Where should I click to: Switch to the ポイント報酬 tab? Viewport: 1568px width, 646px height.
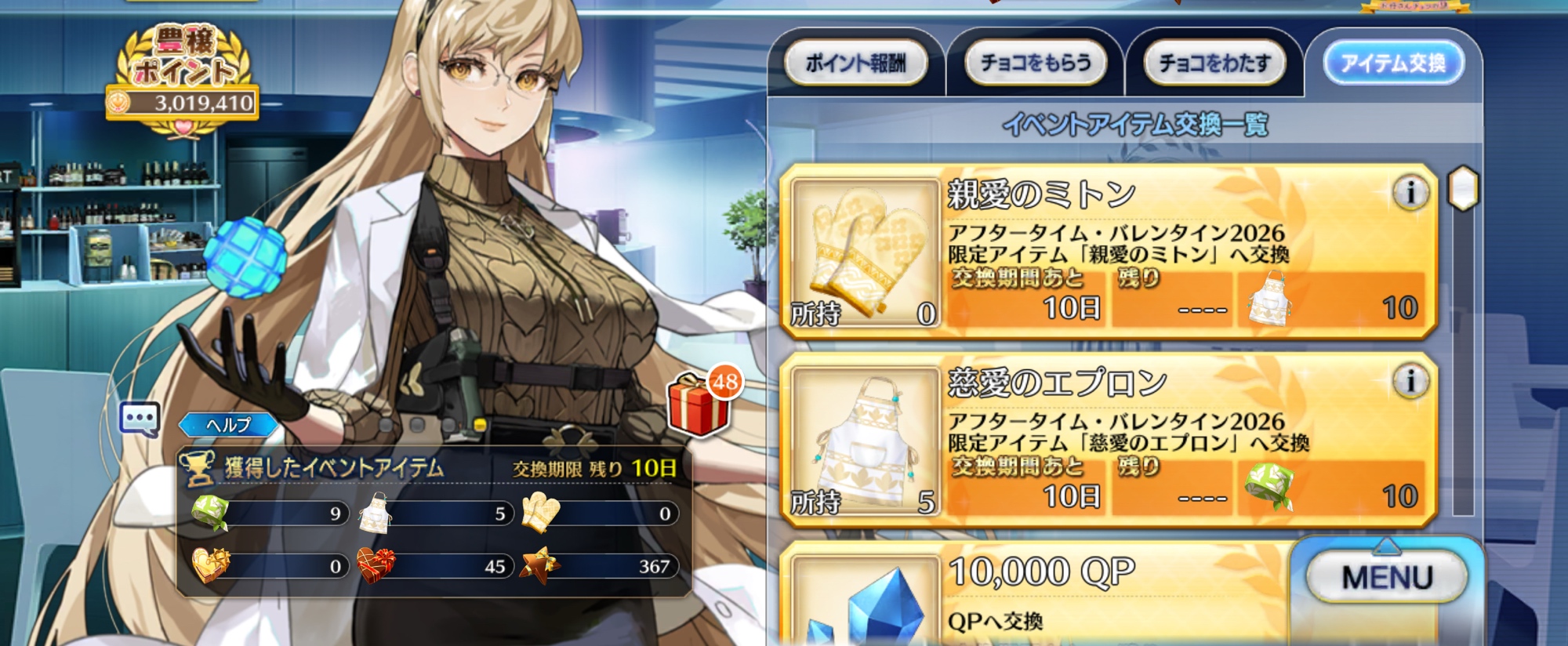(x=855, y=63)
